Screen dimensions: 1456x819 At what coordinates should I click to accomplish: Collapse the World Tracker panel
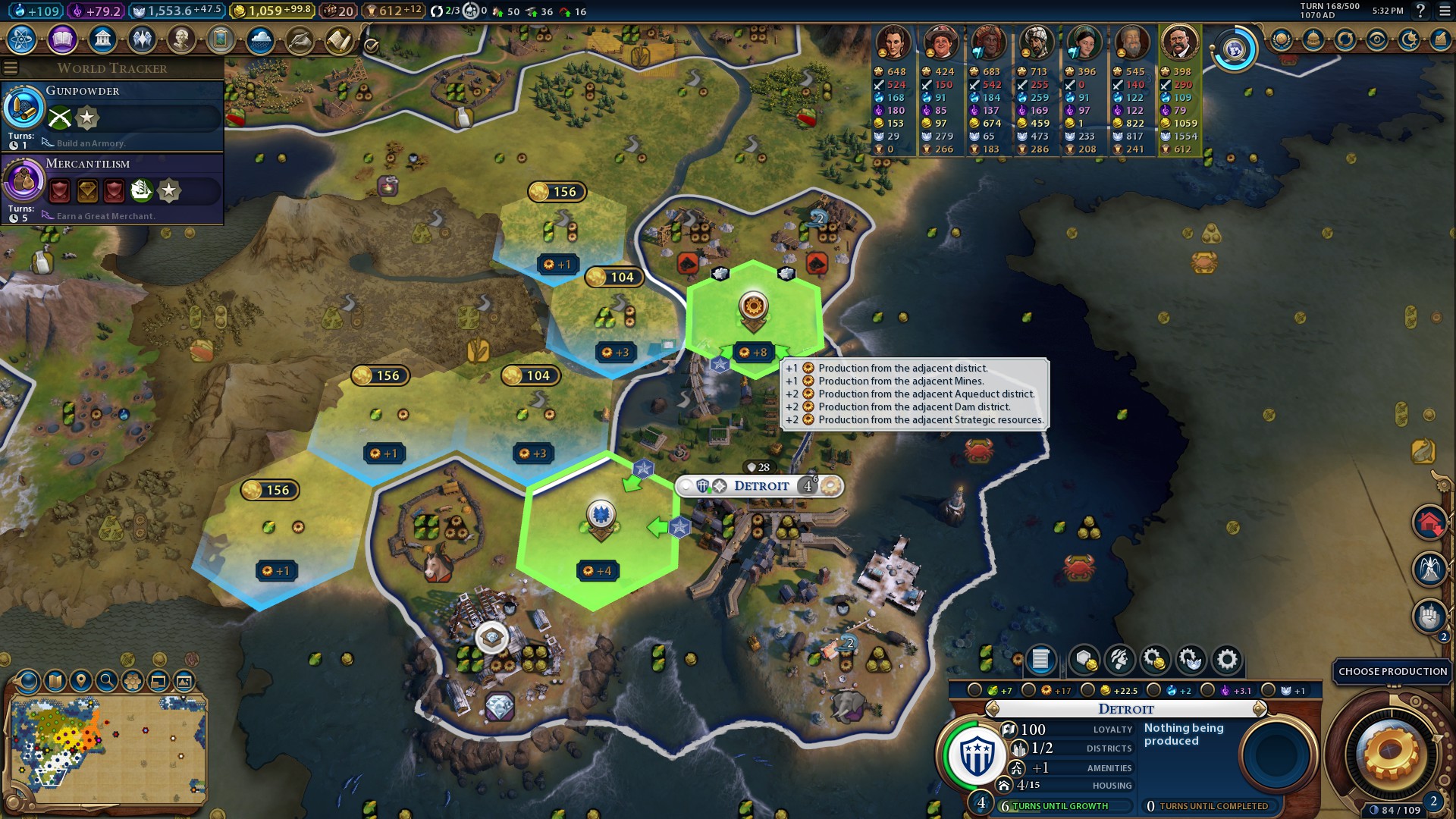pyautogui.click(x=11, y=67)
